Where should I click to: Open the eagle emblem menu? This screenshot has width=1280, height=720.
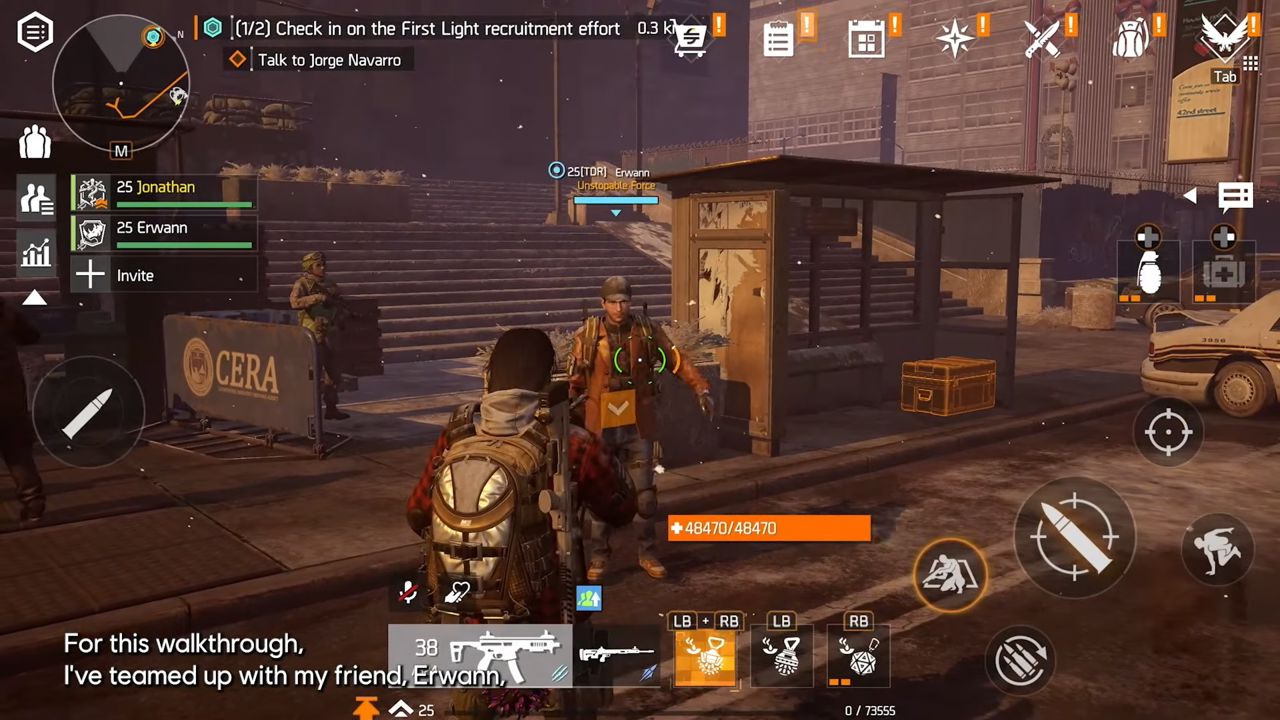coord(1224,38)
